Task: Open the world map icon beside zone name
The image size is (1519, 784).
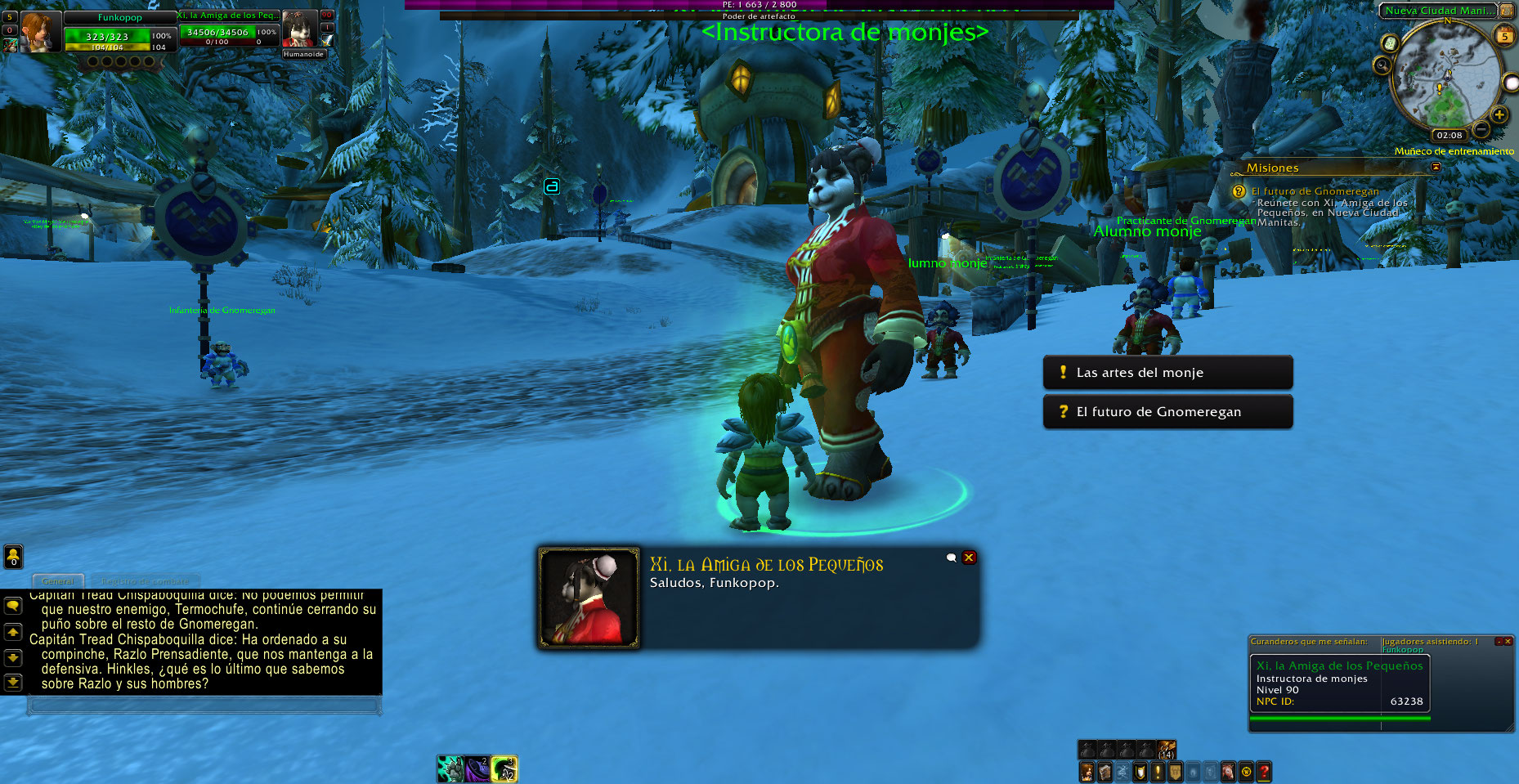Action: 1506,10
